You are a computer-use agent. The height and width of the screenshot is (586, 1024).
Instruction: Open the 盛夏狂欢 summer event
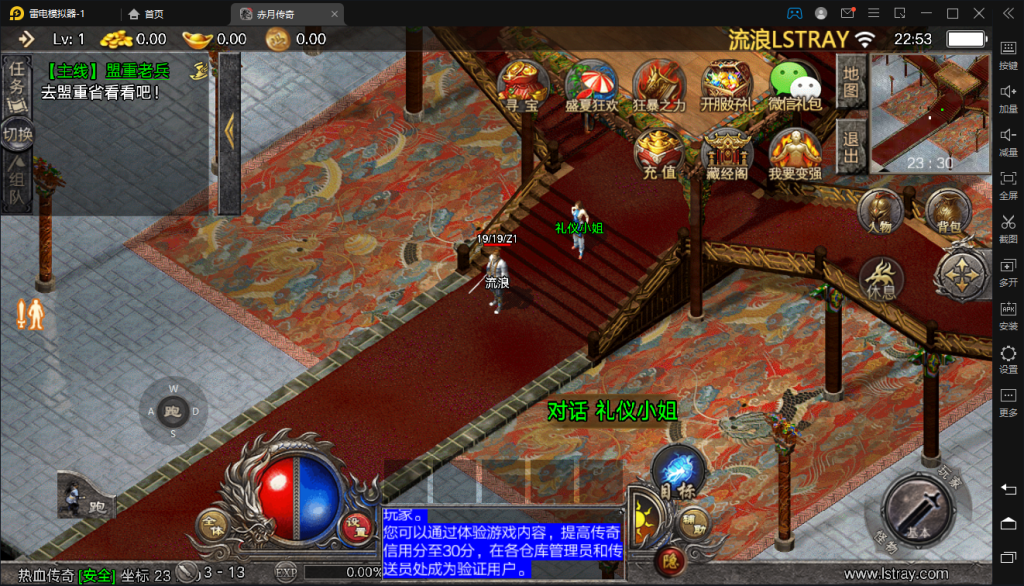coord(592,85)
